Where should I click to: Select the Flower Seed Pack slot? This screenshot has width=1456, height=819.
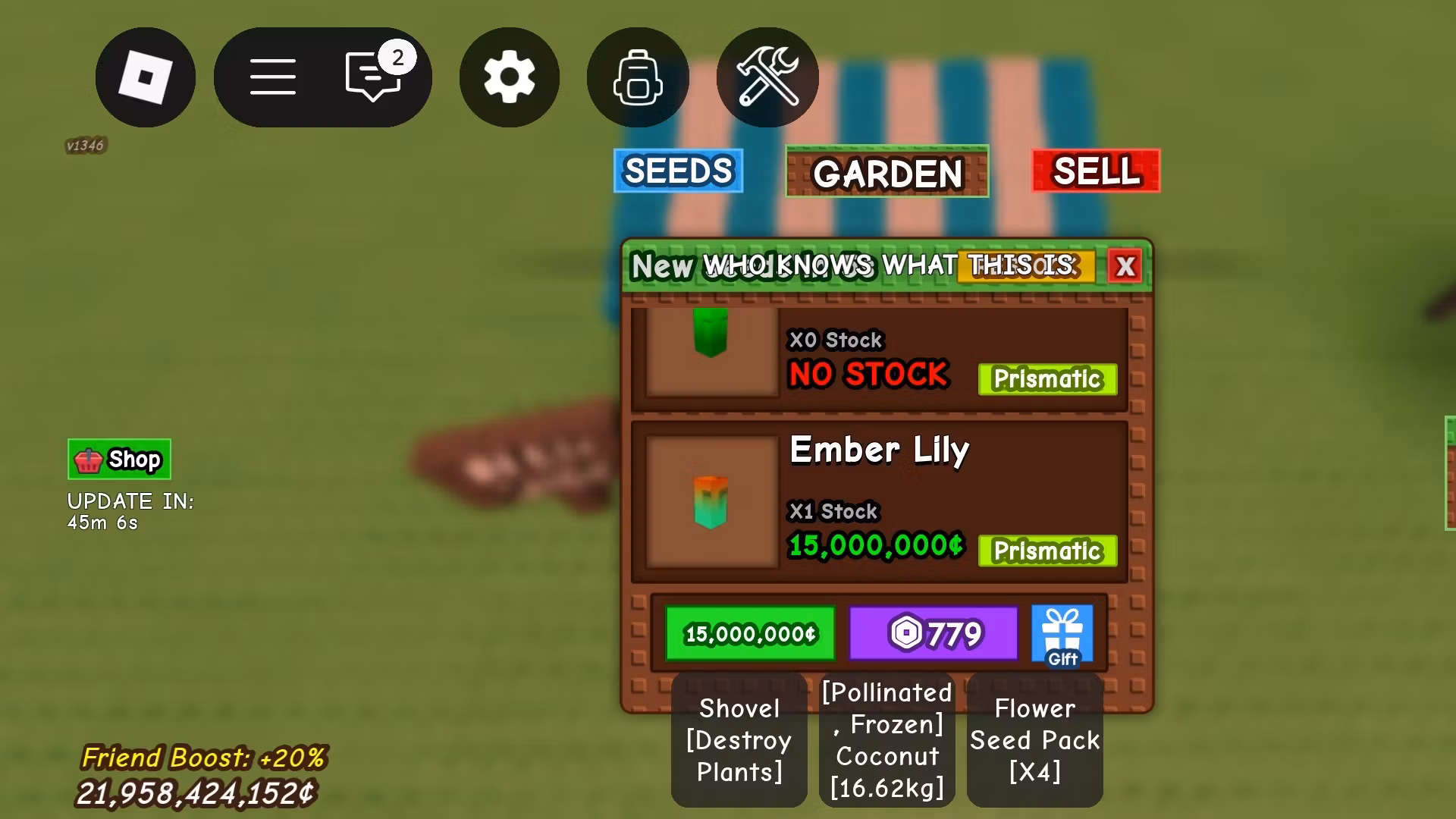[1034, 740]
